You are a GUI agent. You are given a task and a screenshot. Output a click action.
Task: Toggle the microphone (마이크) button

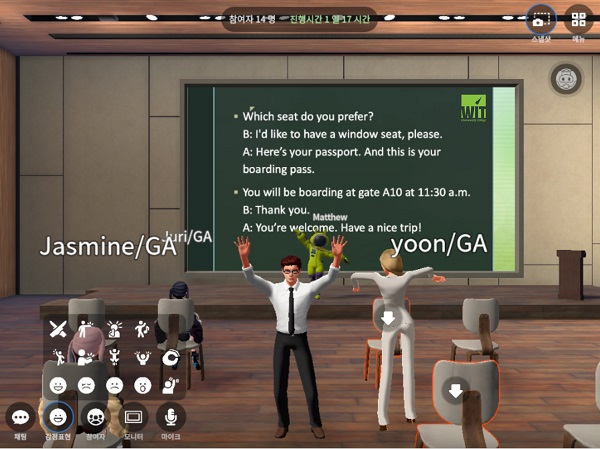(x=171, y=417)
